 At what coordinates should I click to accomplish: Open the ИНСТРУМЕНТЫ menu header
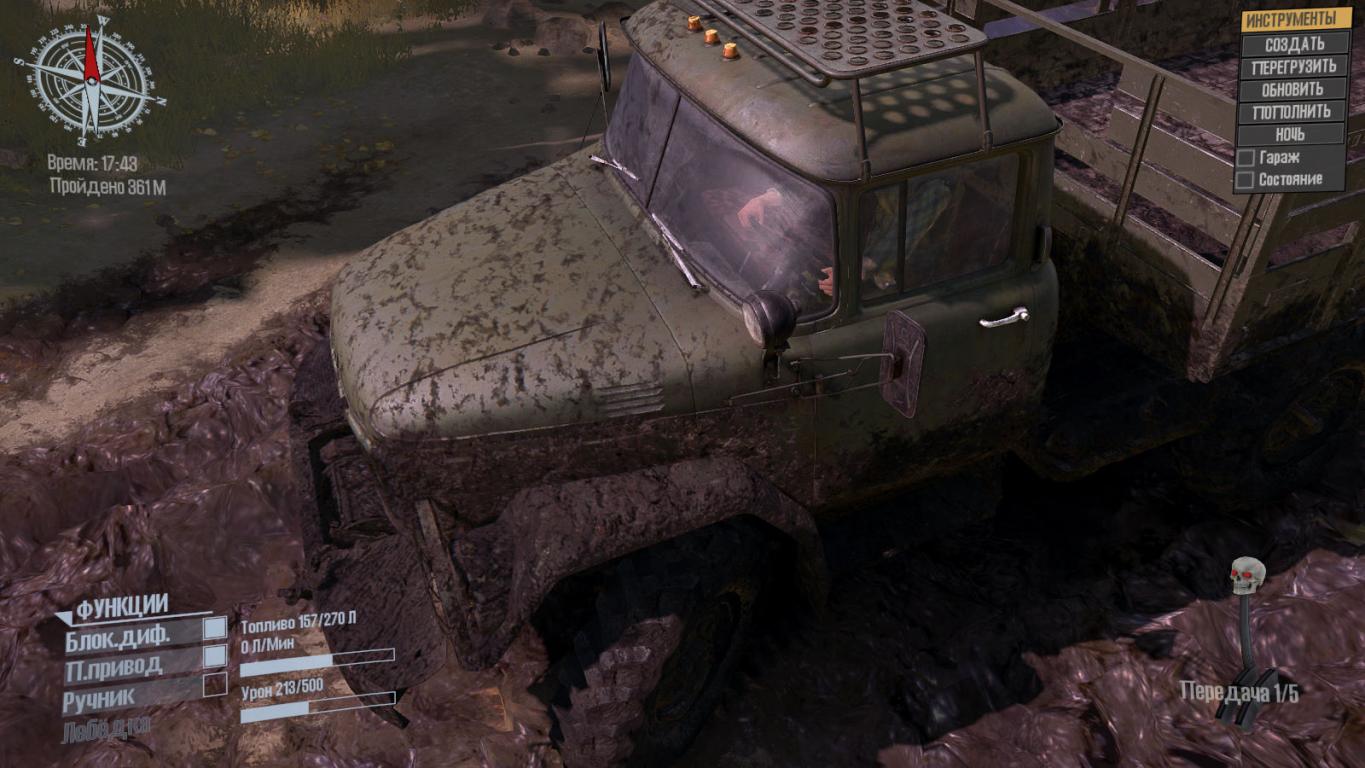[x=1294, y=20]
